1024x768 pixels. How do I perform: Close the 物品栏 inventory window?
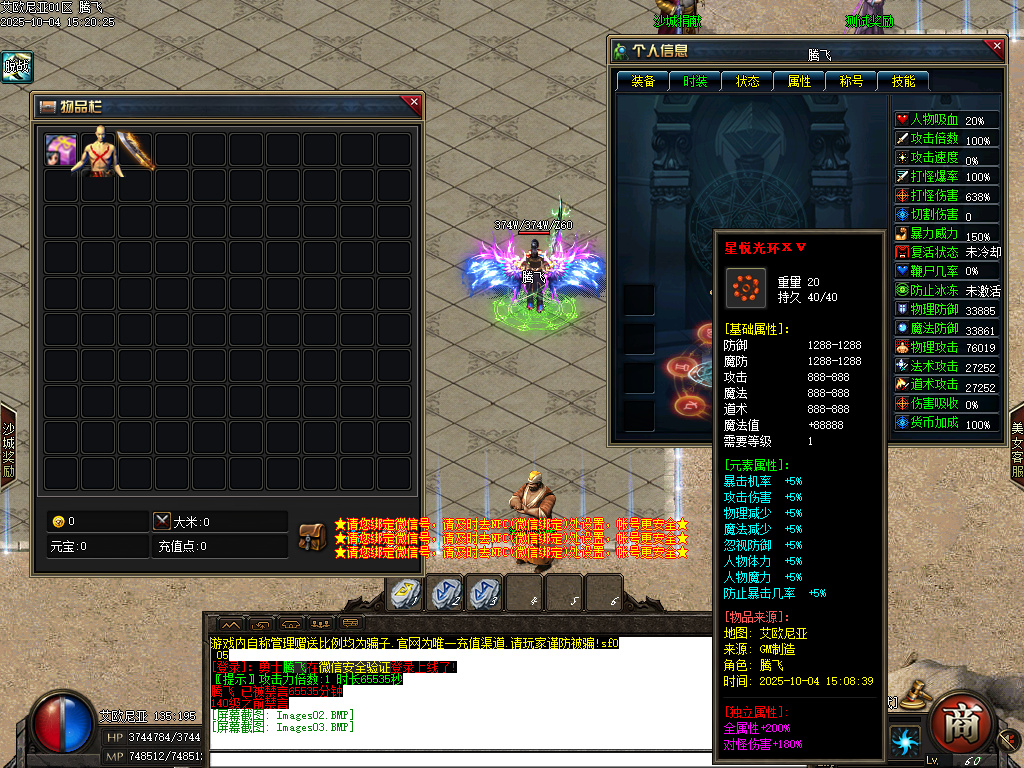click(414, 101)
